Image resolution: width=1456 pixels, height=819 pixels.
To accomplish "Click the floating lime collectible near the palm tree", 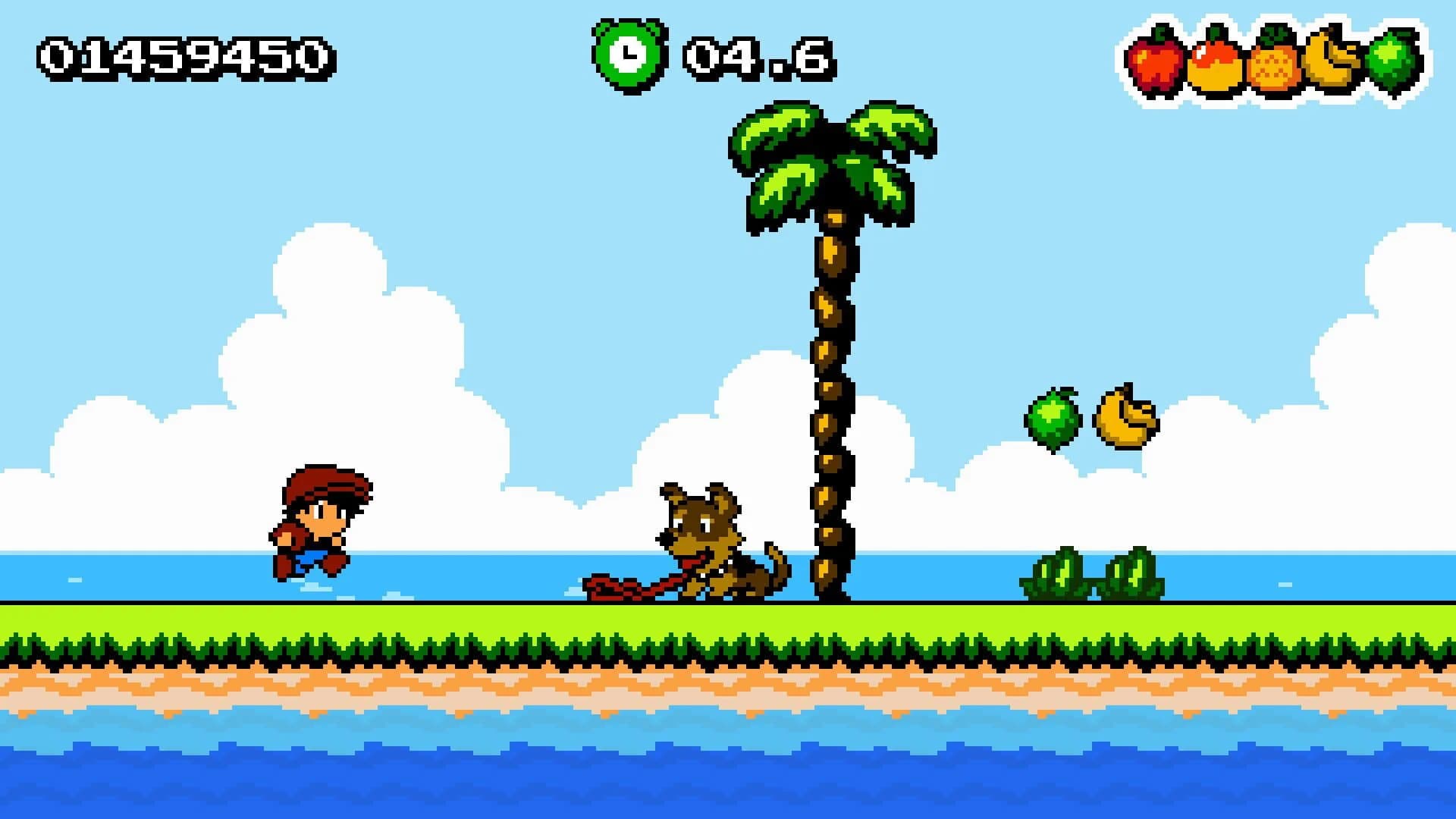I will click(x=1054, y=416).
